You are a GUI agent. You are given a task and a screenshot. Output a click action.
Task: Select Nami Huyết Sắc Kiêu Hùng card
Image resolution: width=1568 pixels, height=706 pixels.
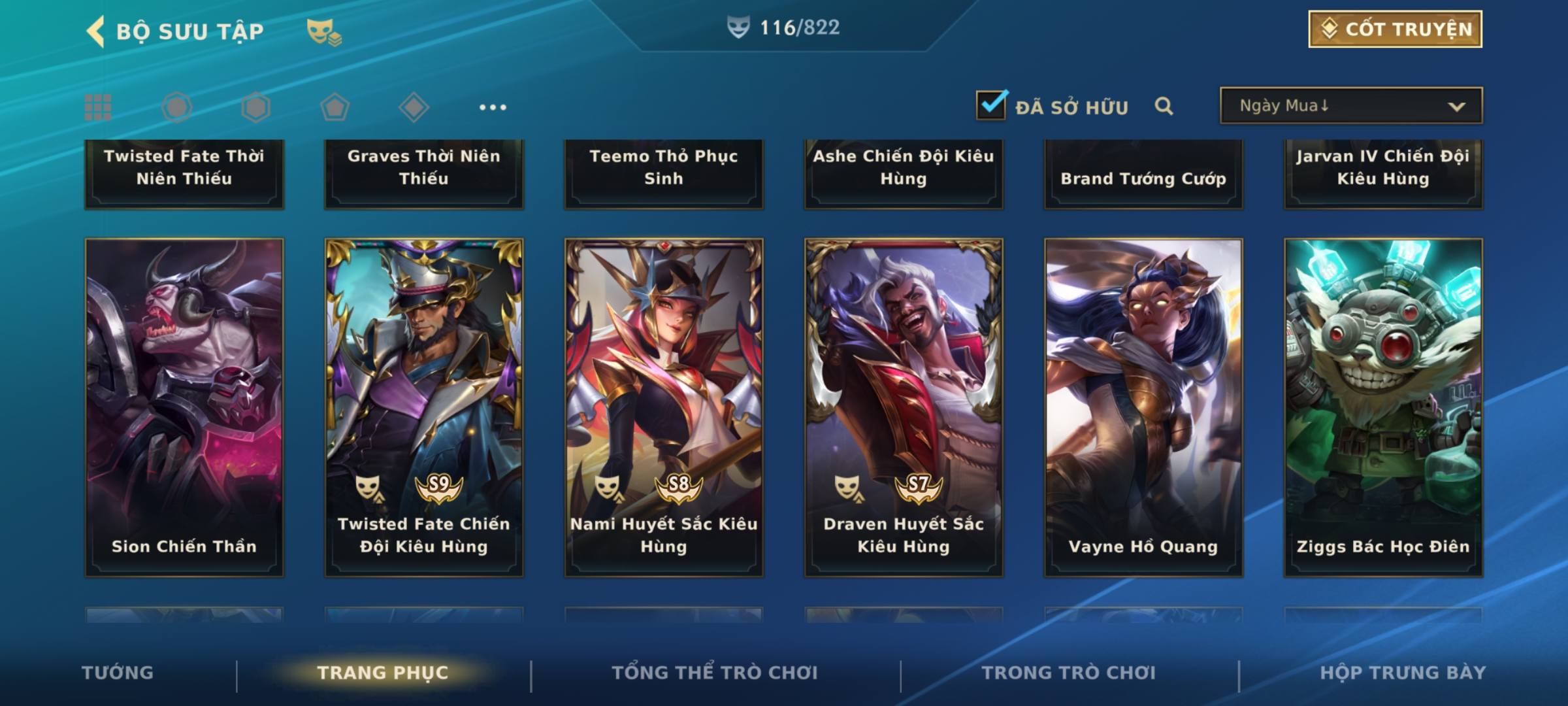coord(664,407)
